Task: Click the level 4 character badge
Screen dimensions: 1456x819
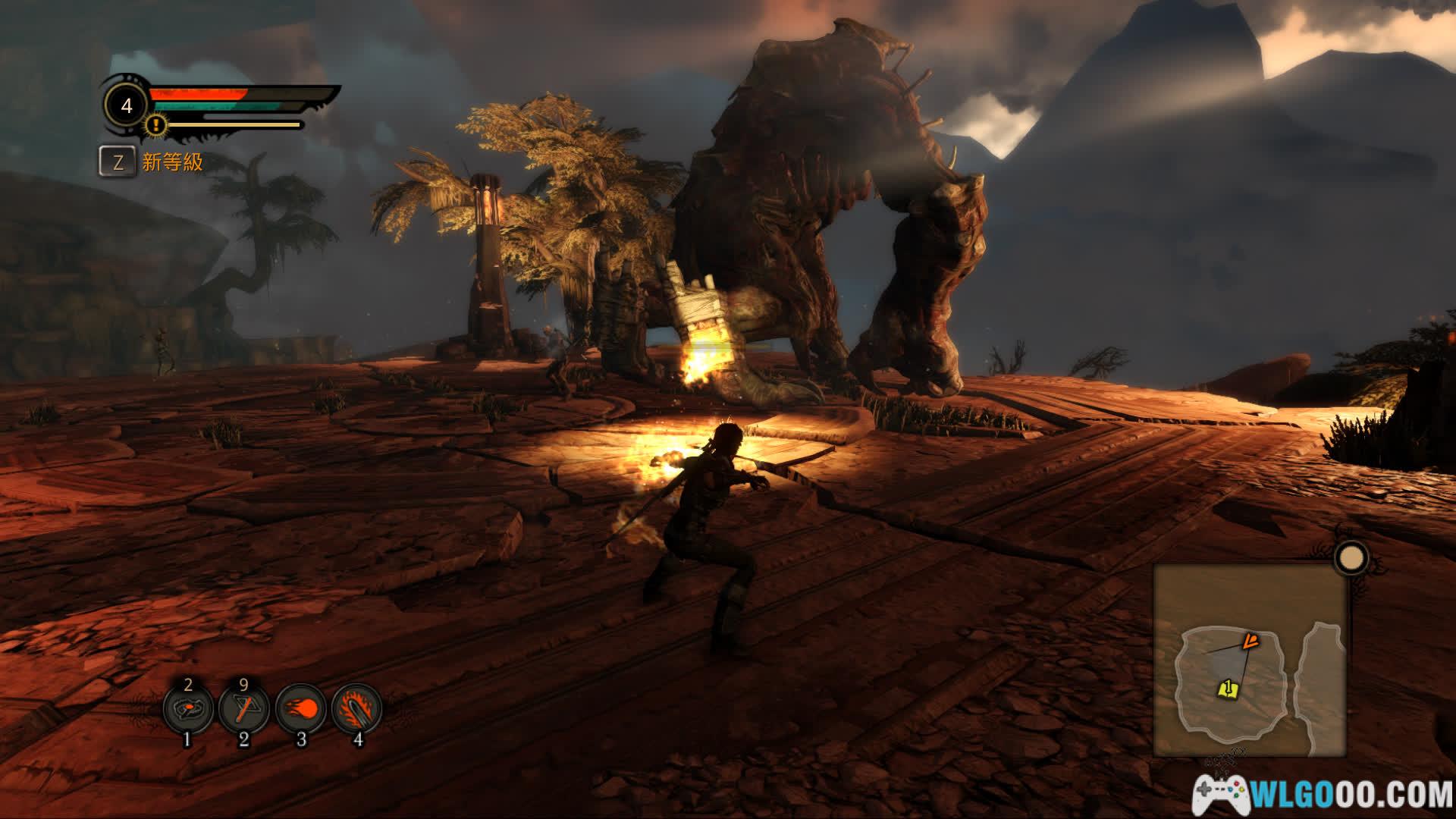Action: 127,105
